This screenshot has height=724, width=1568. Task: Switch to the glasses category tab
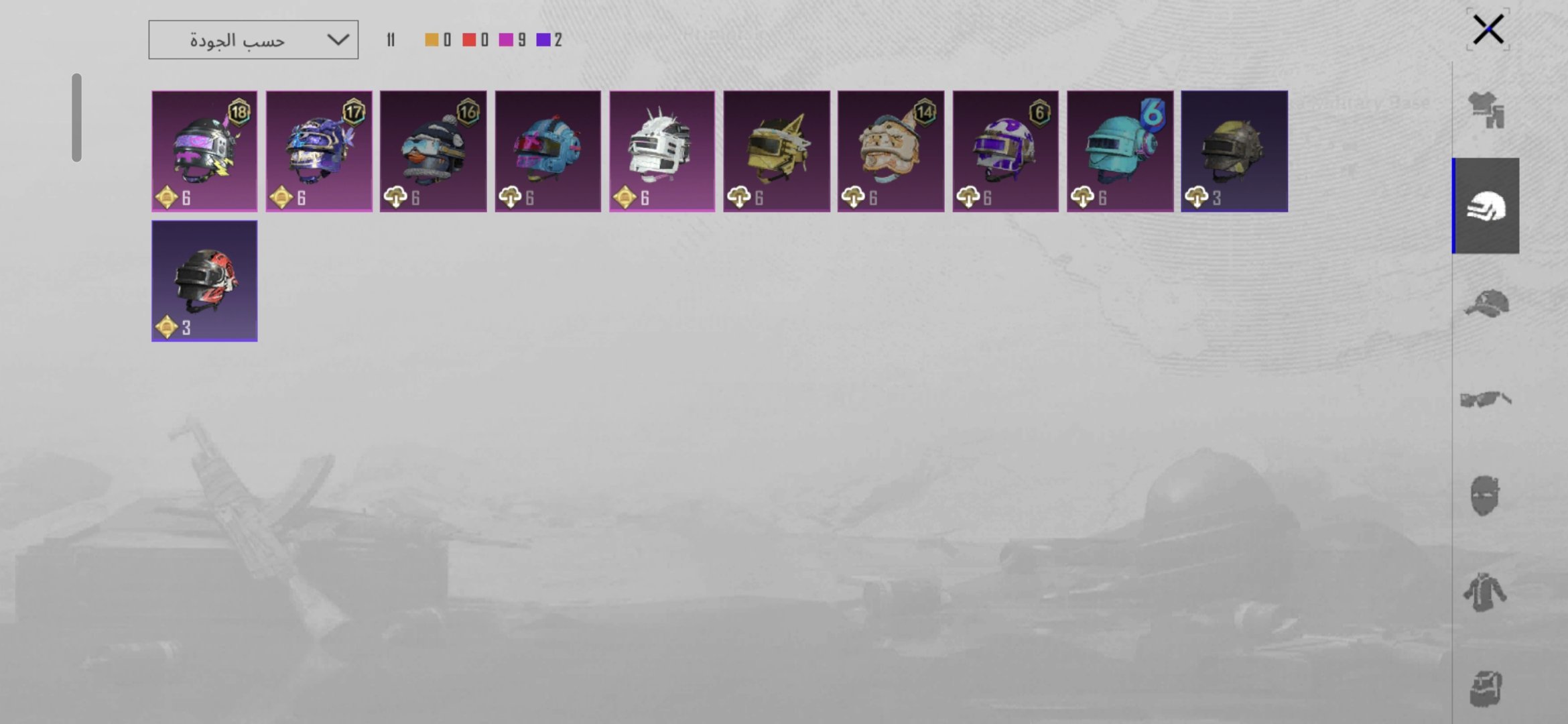[1486, 400]
